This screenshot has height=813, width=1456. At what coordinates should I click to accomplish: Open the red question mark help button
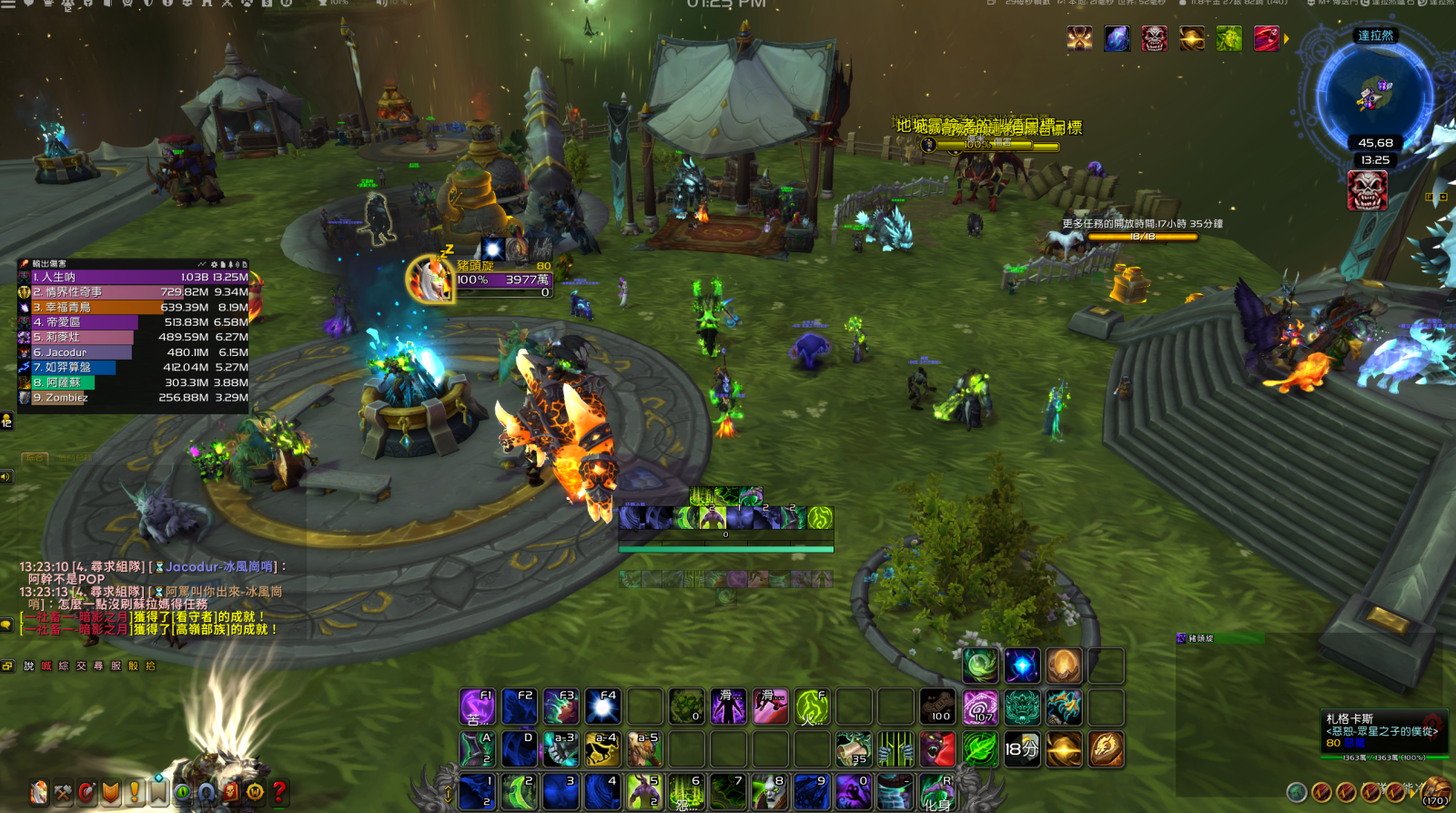tap(279, 792)
